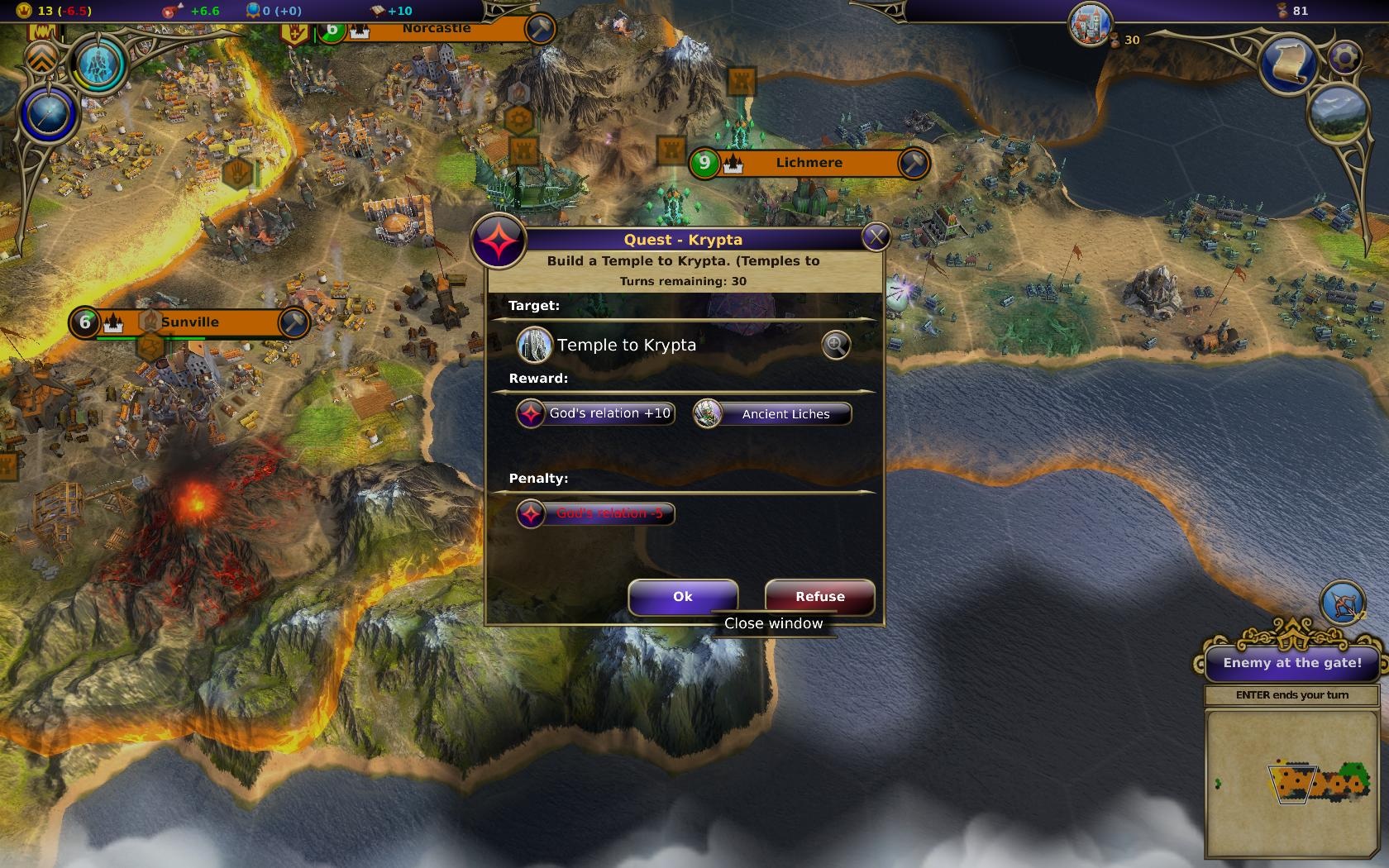Open the Norcastle city banner
Viewport: 1389px width, 868px height.
tap(436, 30)
